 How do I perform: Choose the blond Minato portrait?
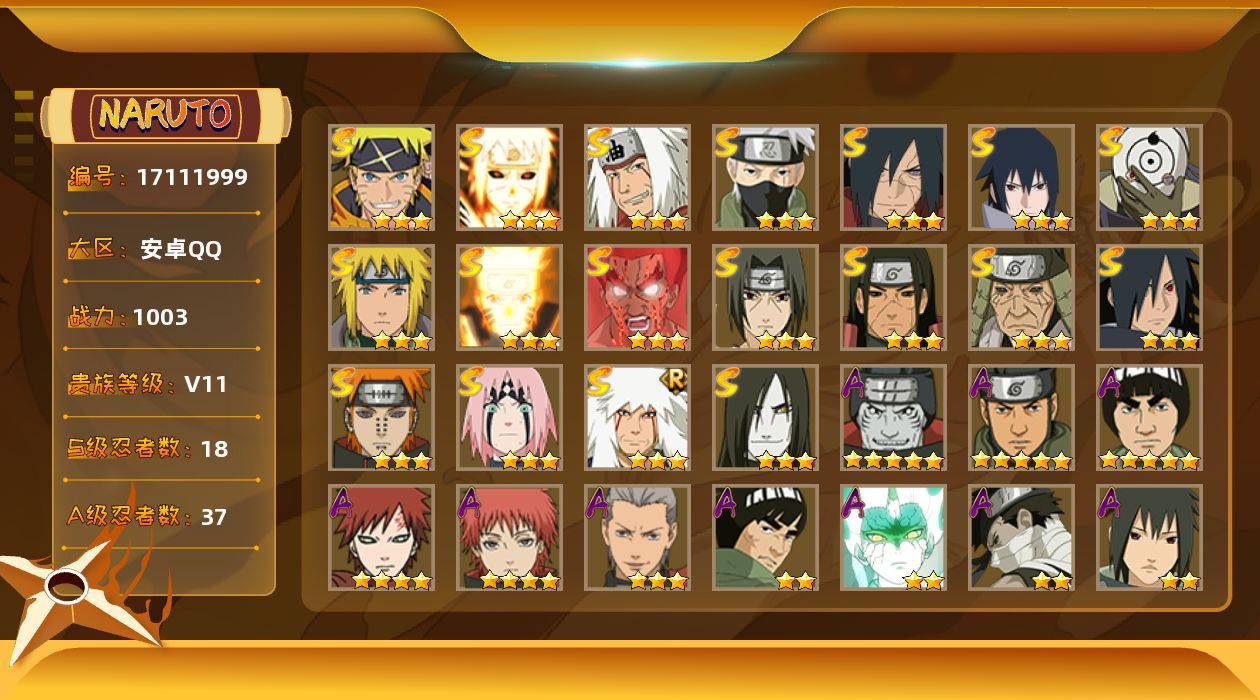point(381,297)
